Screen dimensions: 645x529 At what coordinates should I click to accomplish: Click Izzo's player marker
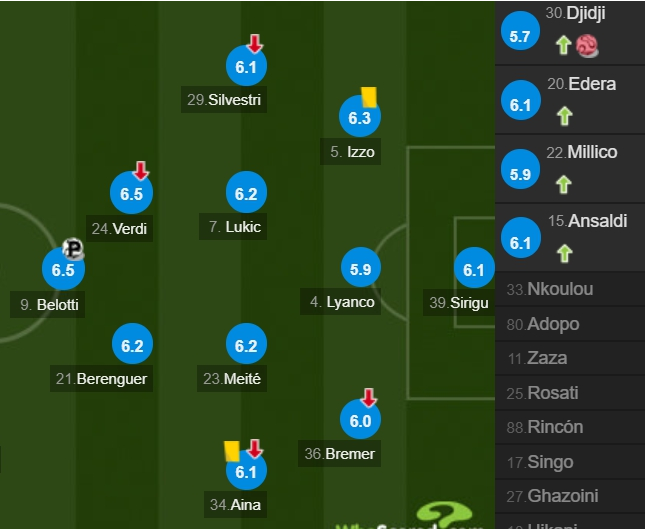tap(360, 119)
